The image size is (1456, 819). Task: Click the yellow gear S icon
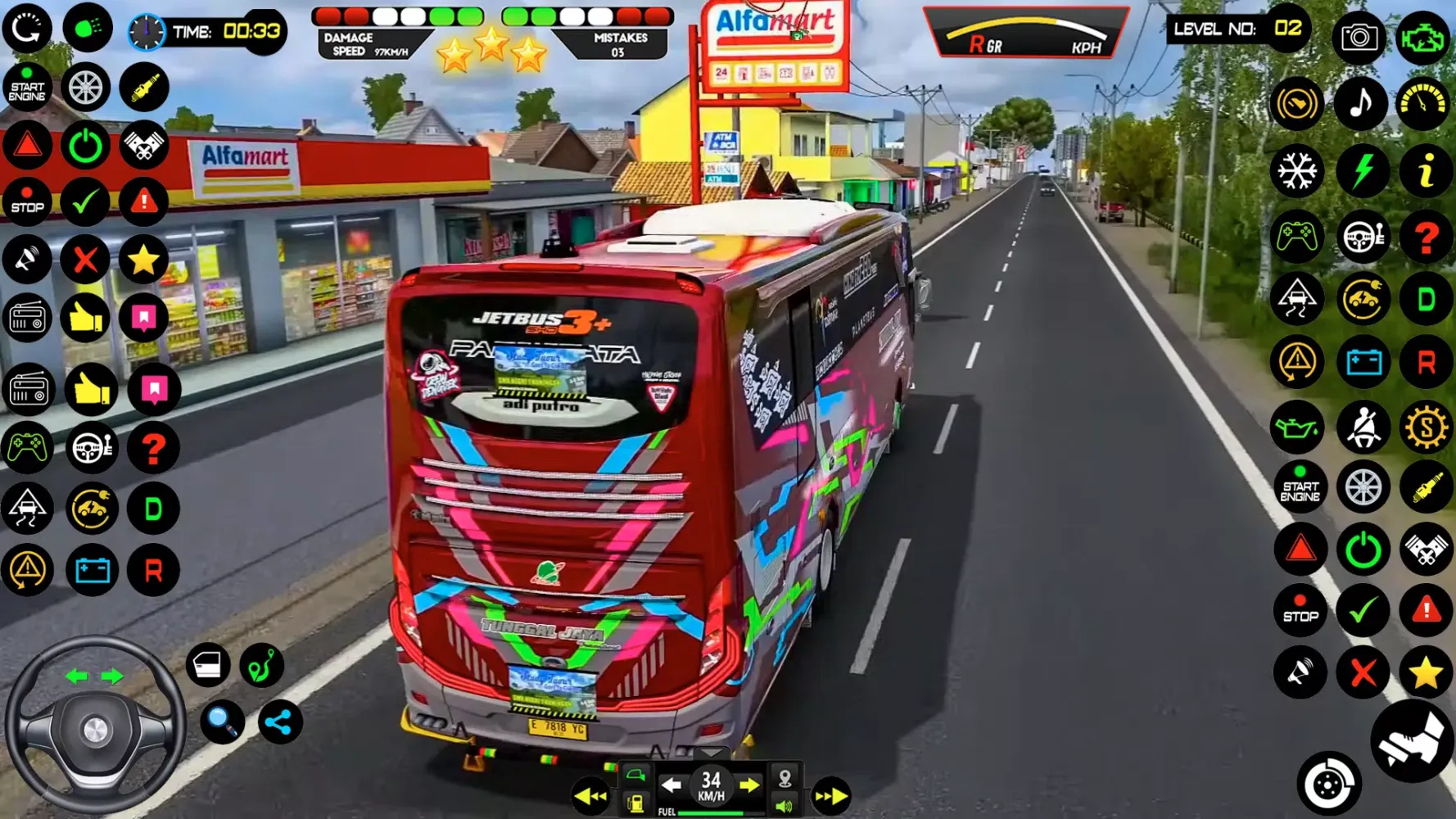(1425, 428)
